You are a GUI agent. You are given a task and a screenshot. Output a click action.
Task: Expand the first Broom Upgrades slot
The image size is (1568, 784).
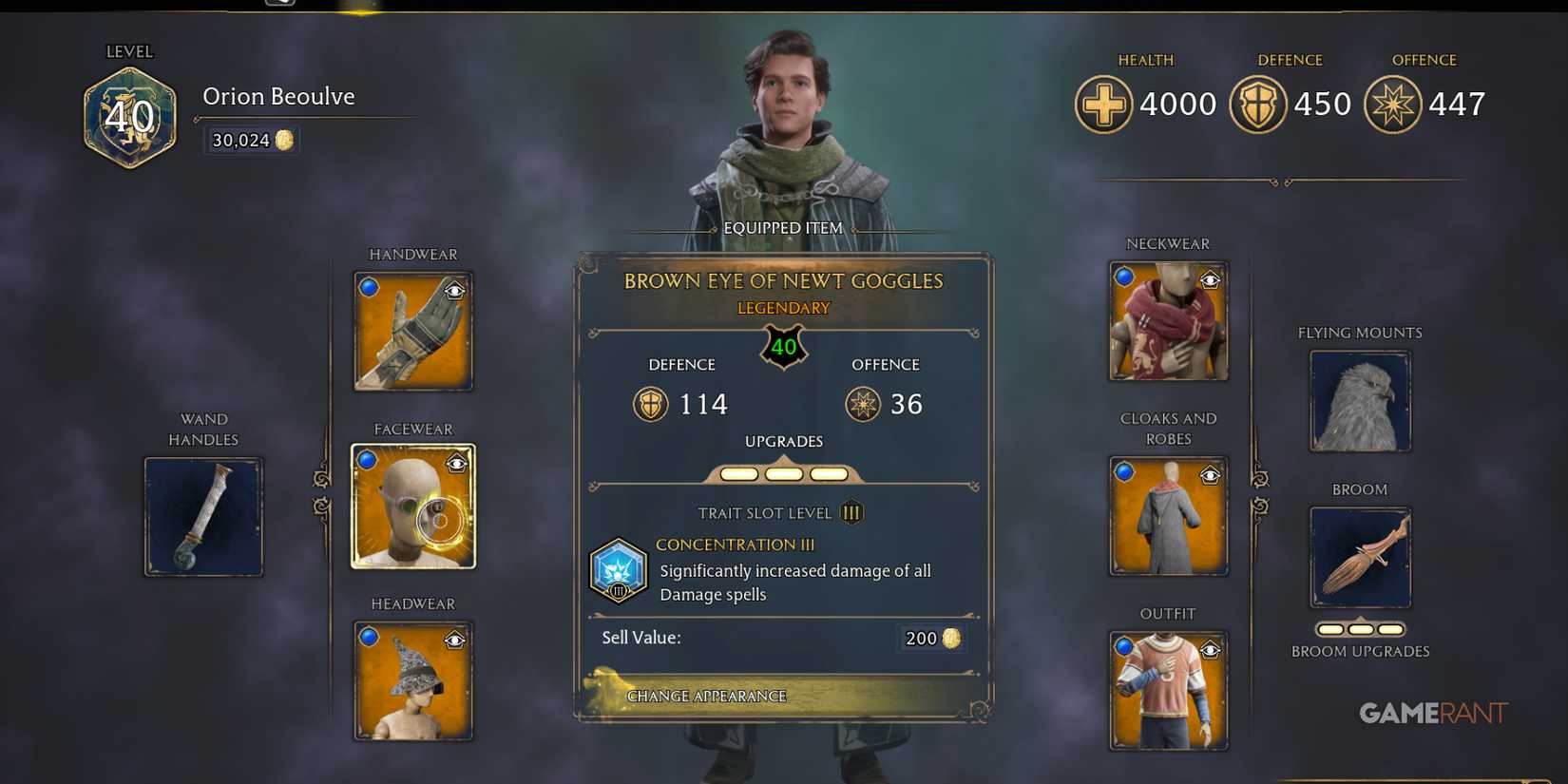1329,628
